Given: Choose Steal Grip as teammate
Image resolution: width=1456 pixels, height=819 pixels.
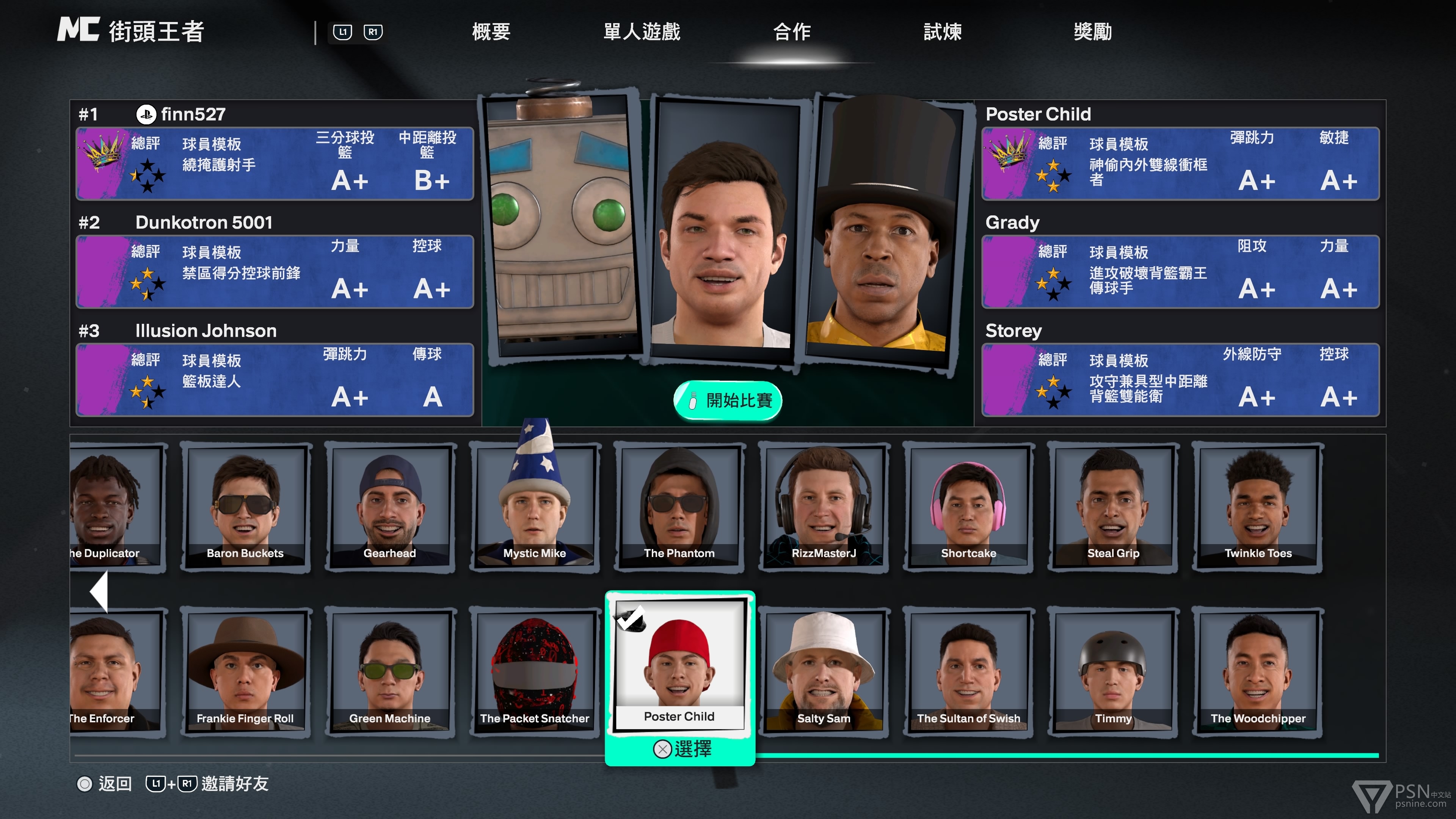Looking at the screenshot, I should coord(1114,507).
